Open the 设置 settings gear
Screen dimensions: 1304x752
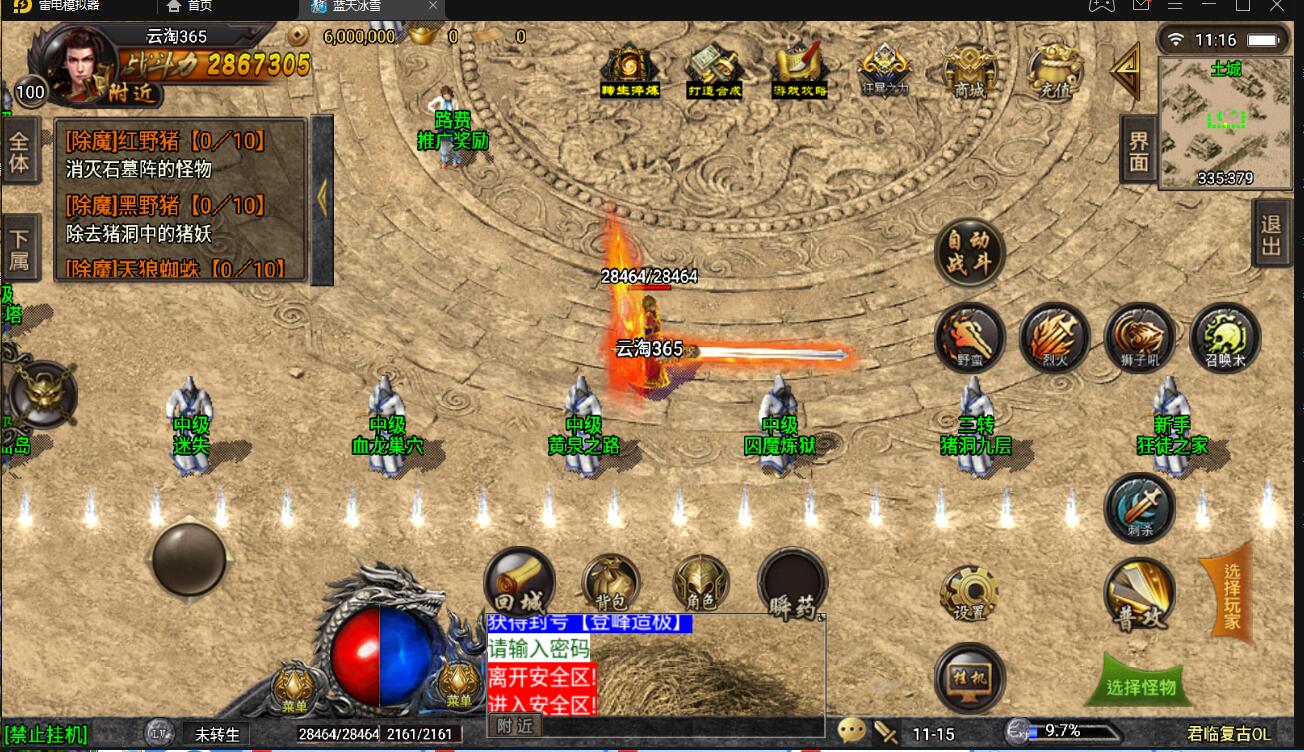968,593
